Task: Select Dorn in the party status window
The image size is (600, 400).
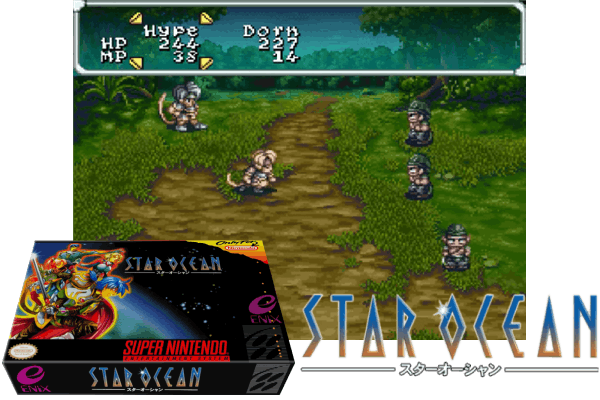Action: (x=269, y=31)
